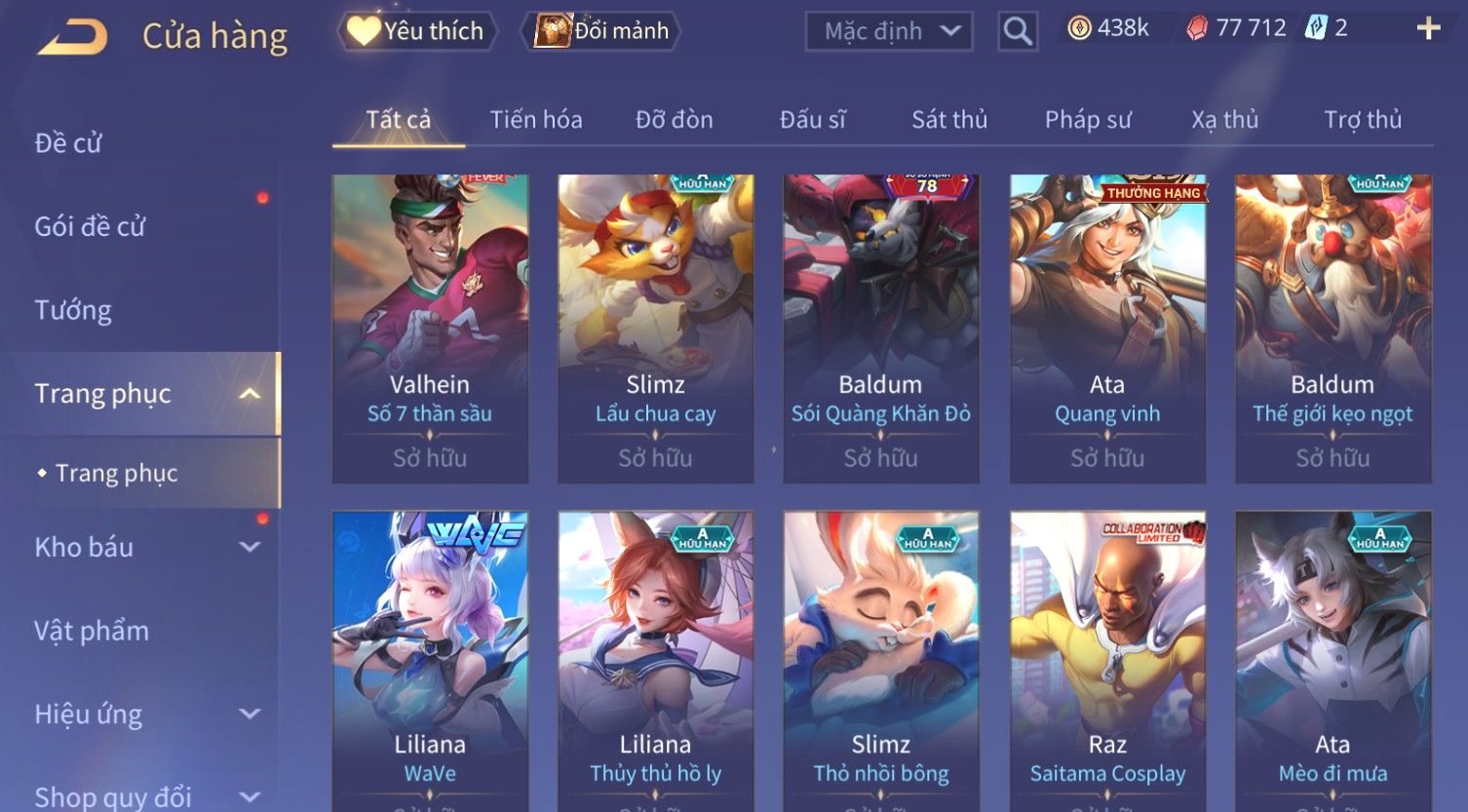1468x812 pixels.
Task: Go to the Vật phẩm items section
Action: [92, 631]
